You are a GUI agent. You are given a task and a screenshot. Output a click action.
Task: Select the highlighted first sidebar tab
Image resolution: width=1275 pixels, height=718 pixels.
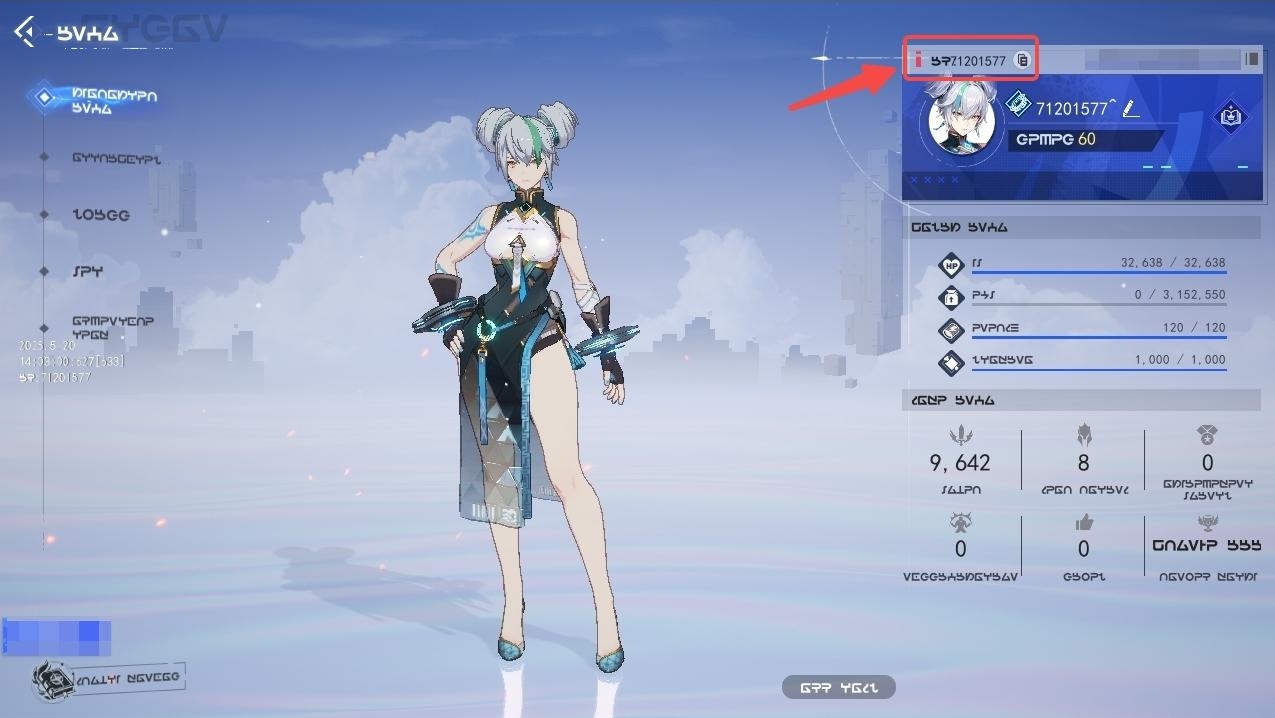112,100
